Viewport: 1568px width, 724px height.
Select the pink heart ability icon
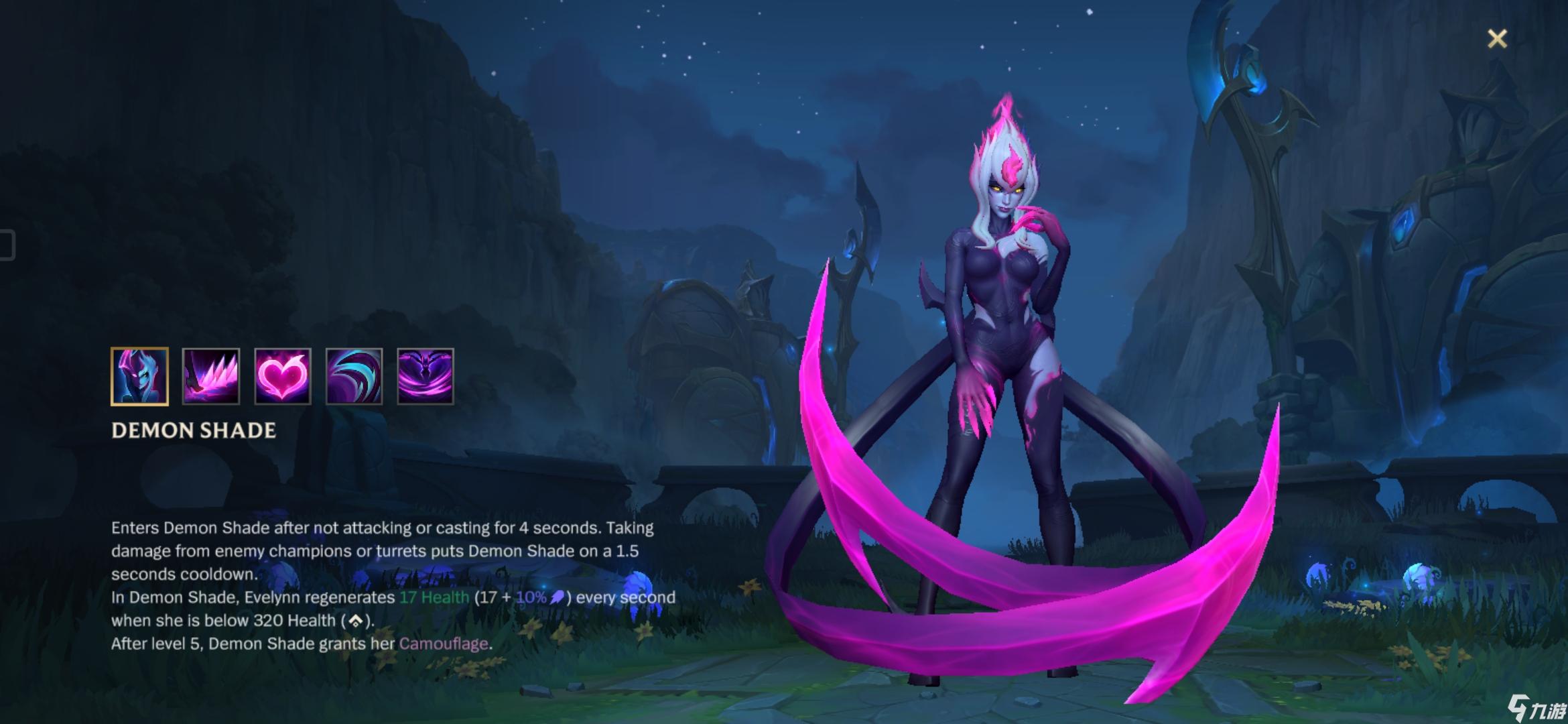coord(282,376)
